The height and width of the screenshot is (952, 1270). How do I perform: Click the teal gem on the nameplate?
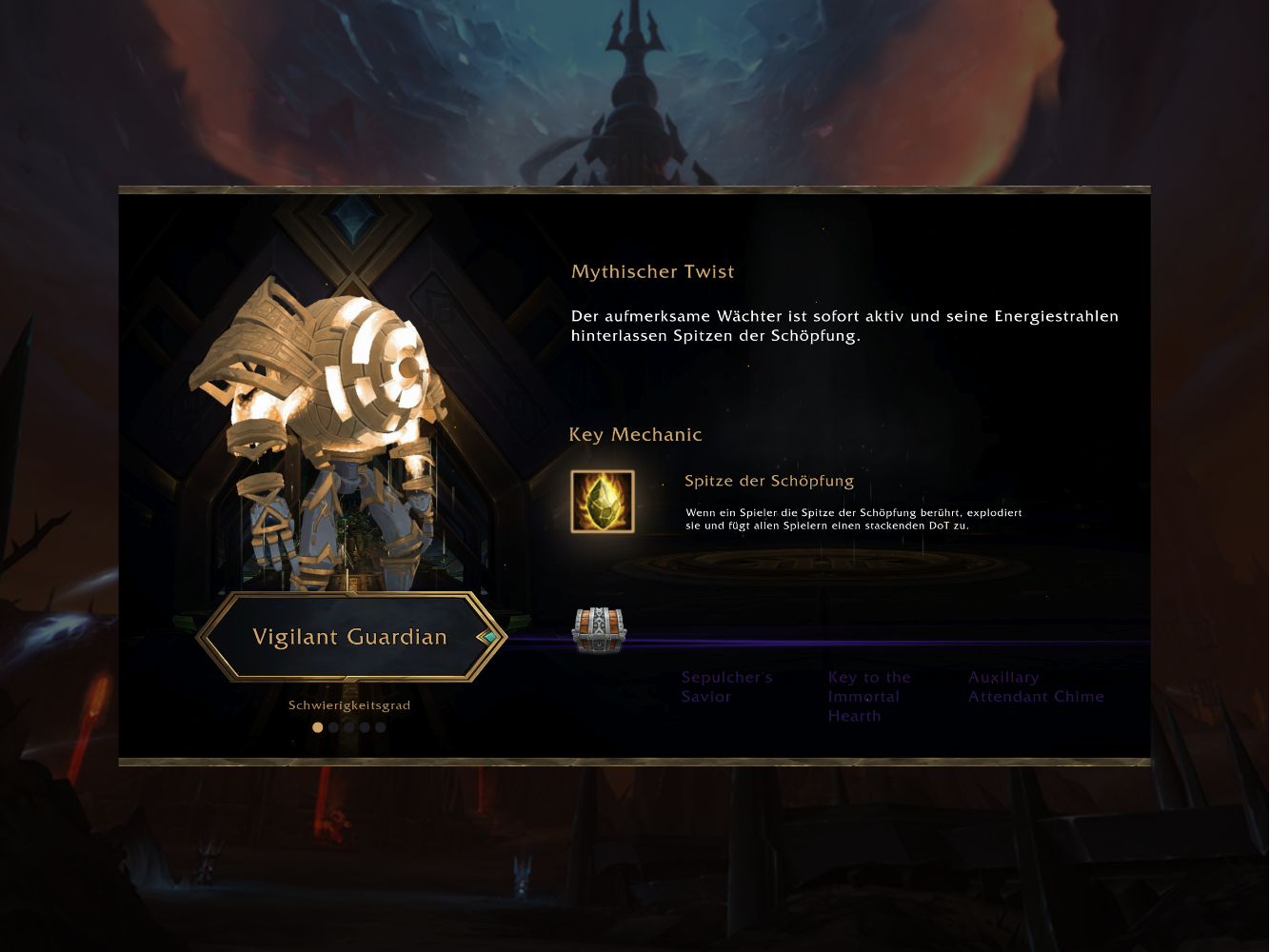click(488, 636)
